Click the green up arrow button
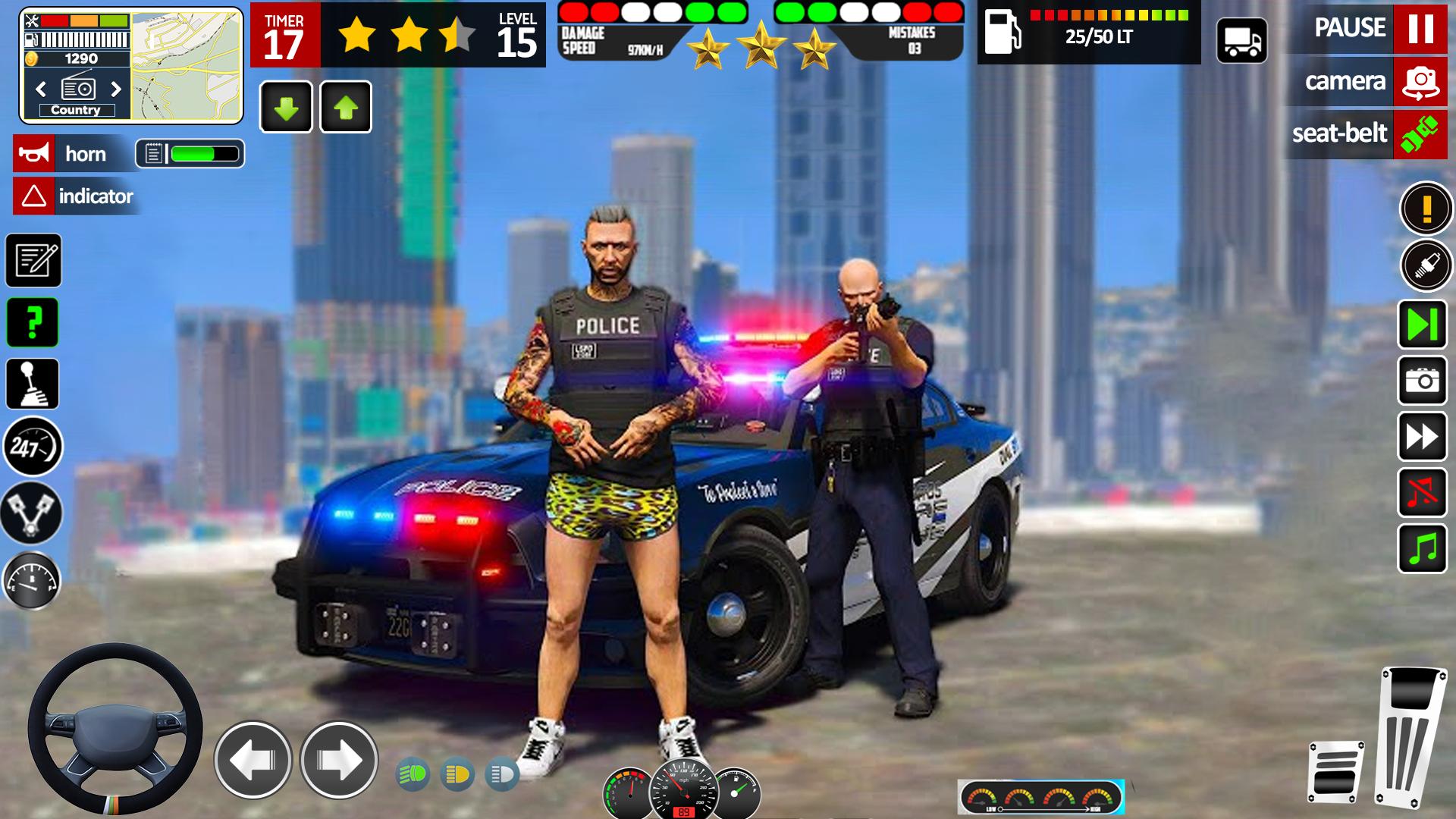This screenshot has width=1456, height=819. click(x=346, y=107)
